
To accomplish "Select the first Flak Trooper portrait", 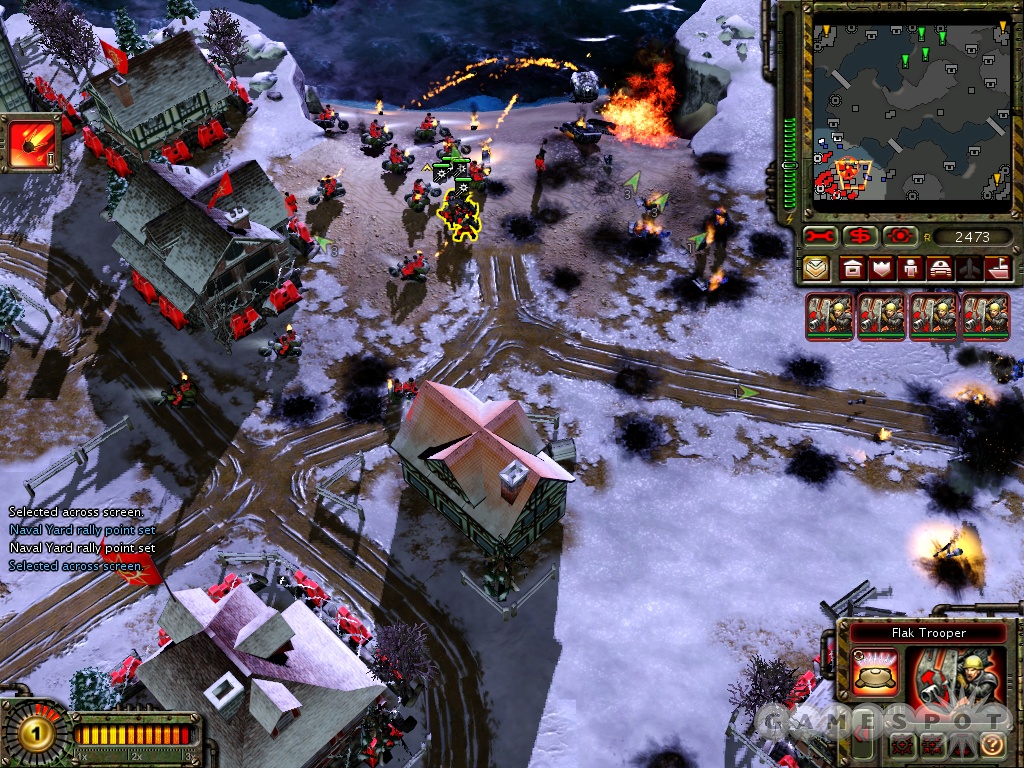I will [x=830, y=316].
